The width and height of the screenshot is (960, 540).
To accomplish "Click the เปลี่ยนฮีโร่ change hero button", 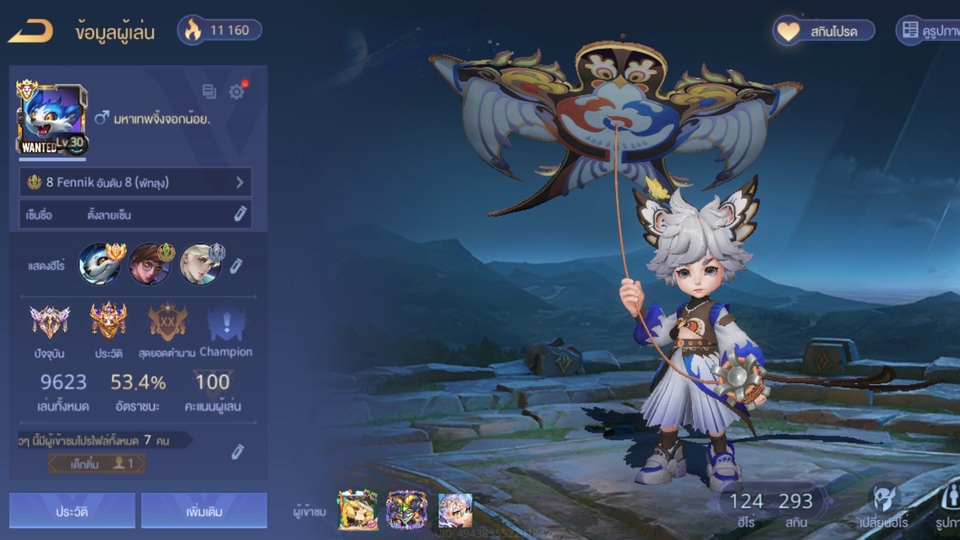I will tap(883, 505).
